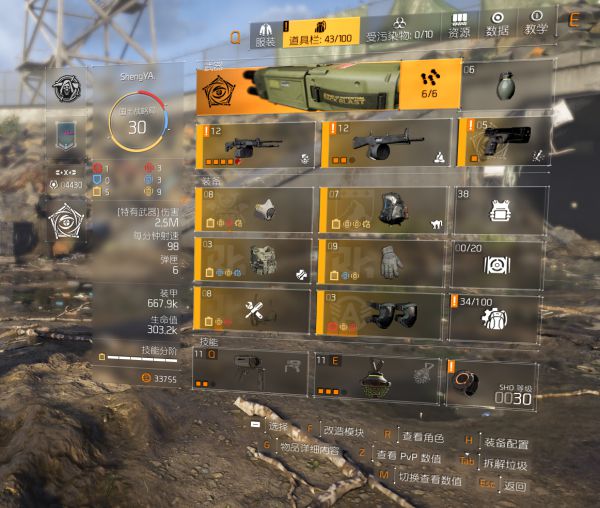Switch to the 服装 (apparel) tab
Image resolution: width=600 pixels, height=508 pixels.
click(x=264, y=34)
